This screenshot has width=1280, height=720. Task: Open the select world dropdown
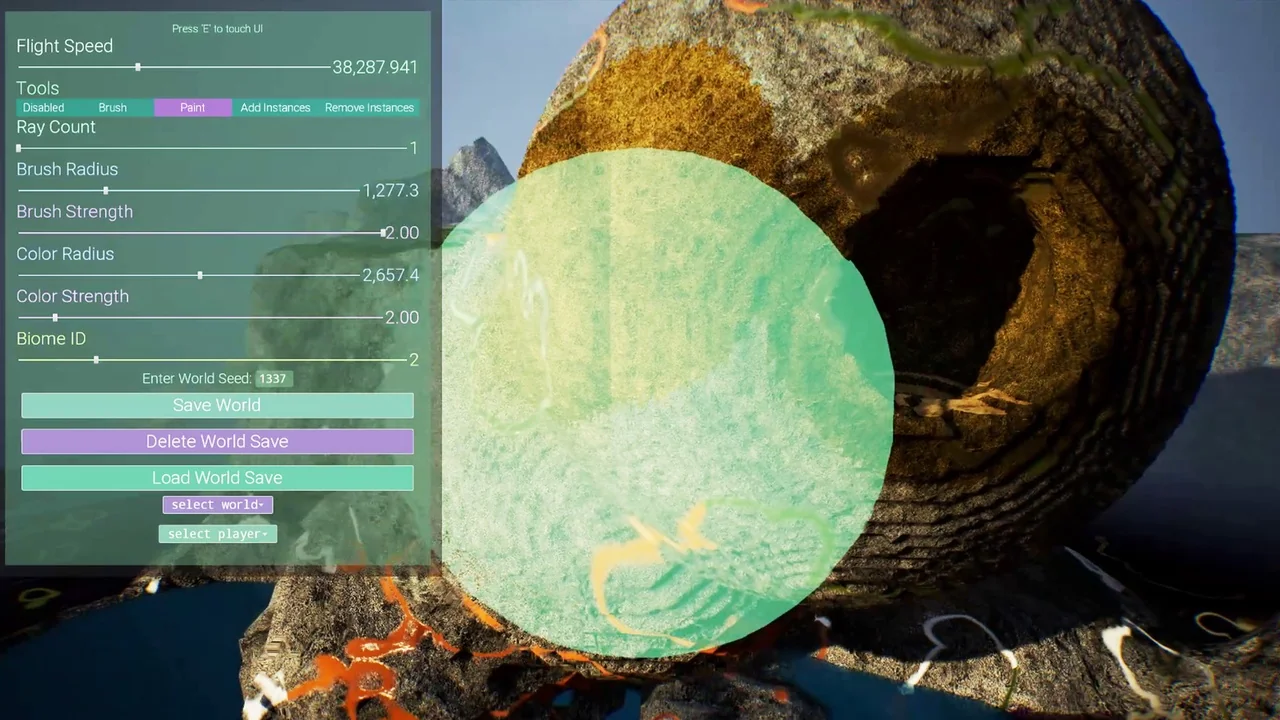point(218,505)
